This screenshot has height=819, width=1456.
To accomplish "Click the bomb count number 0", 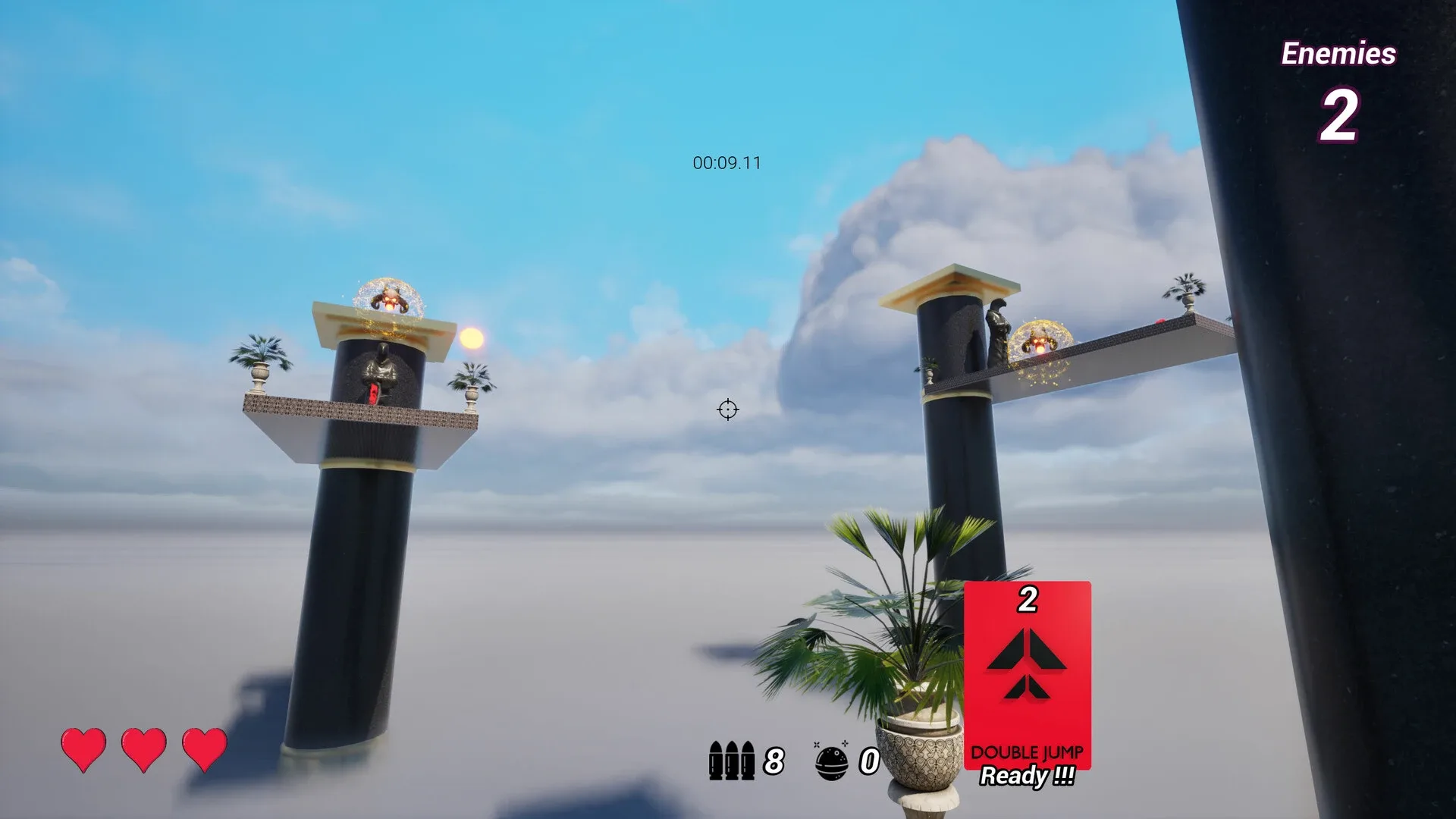I will [868, 762].
